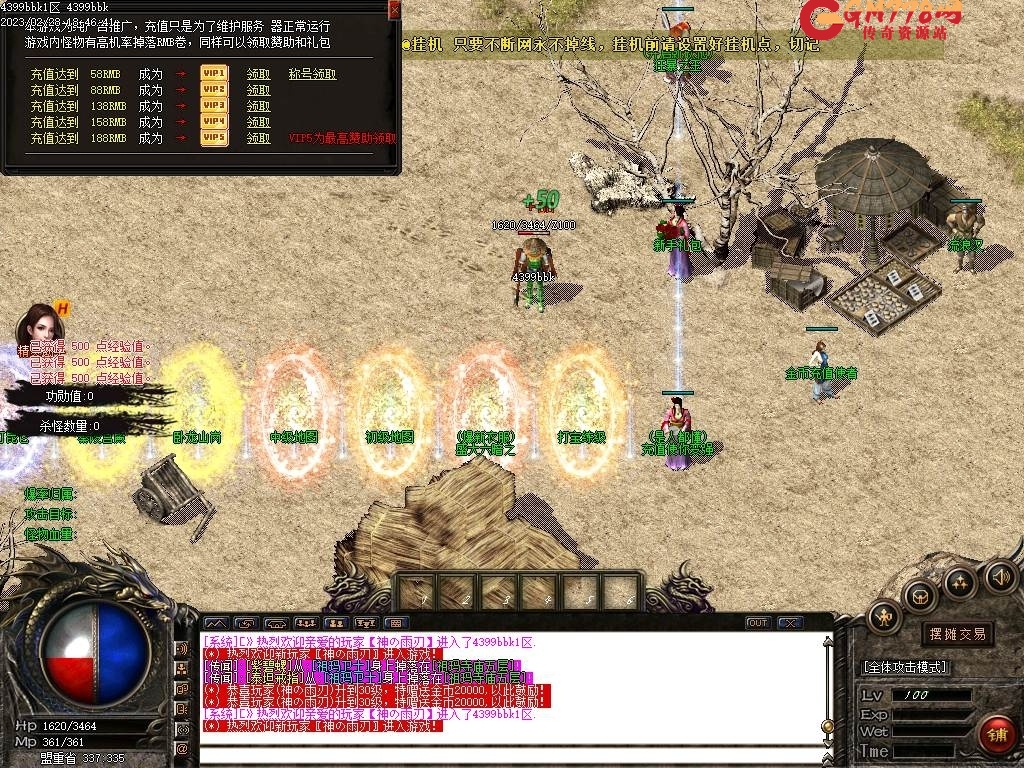Open the character equipment round icon
The image size is (1024, 768).
884,616
